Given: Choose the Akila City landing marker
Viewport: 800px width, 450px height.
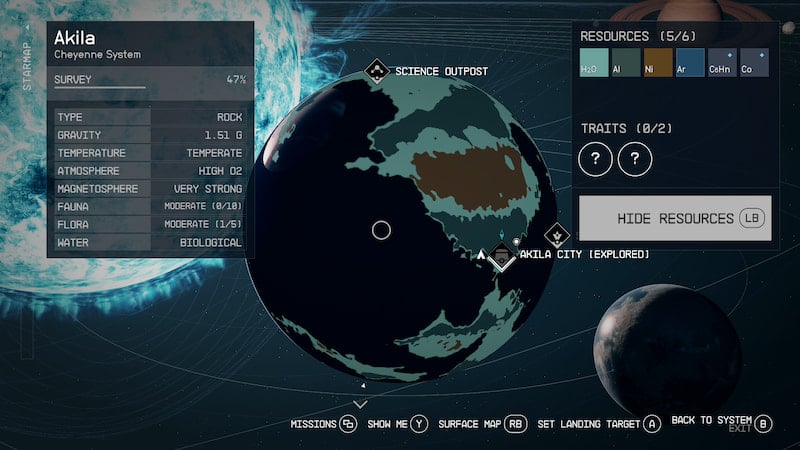Looking at the screenshot, I should [x=501, y=257].
